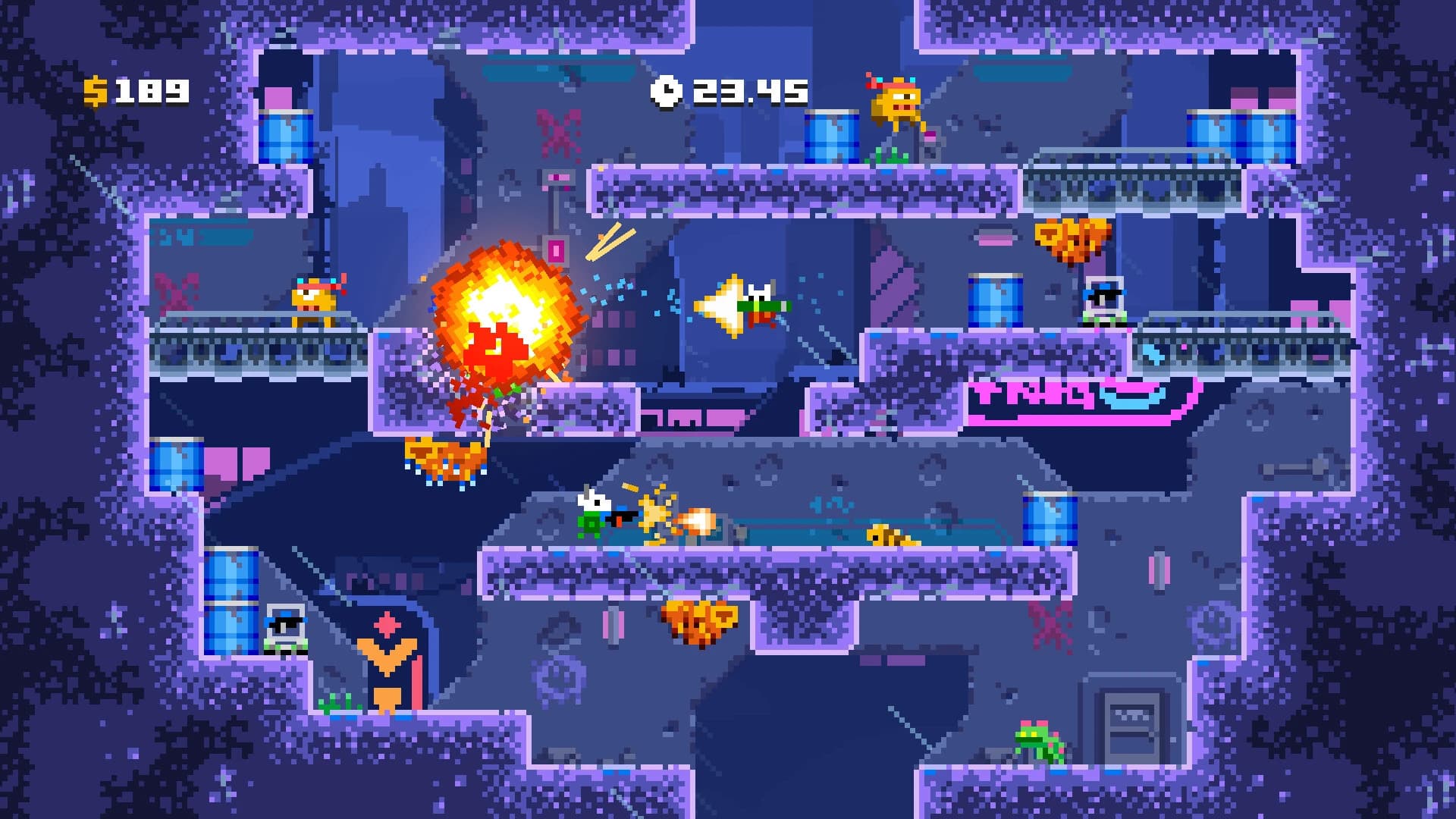Select the stacked blue barrels on the left
This screenshot has width=1456, height=819.
click(x=231, y=599)
